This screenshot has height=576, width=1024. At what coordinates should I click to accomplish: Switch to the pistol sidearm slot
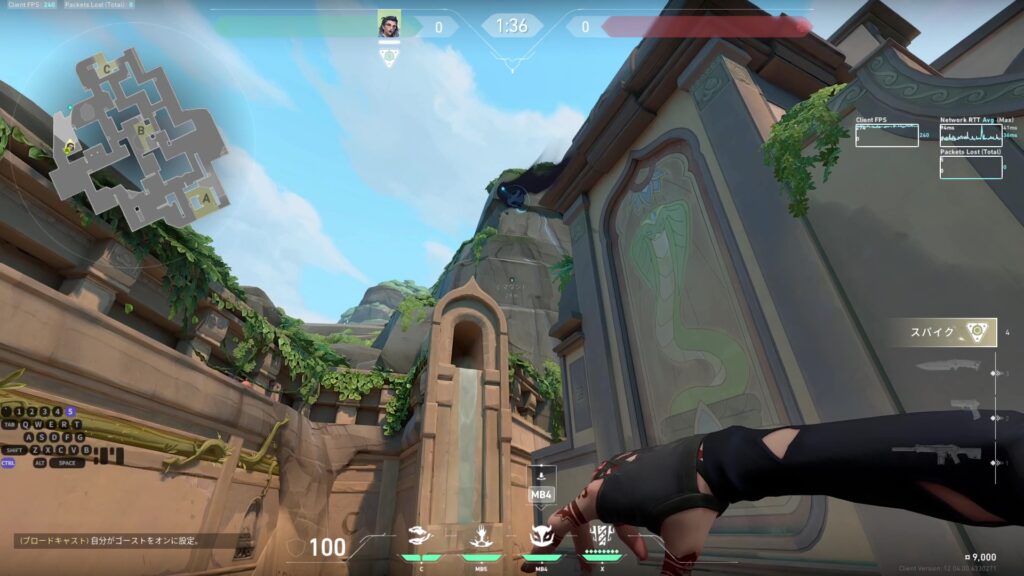pyautogui.click(x=964, y=411)
